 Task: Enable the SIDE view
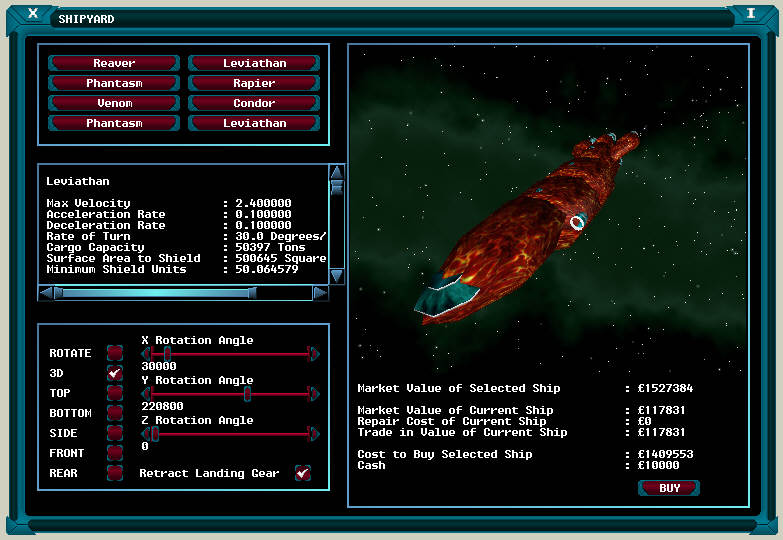(115, 433)
